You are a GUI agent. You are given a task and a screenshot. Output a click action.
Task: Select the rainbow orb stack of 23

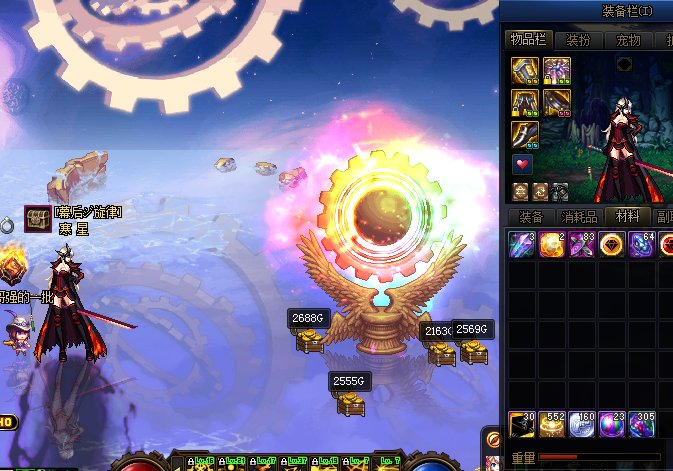612,425
